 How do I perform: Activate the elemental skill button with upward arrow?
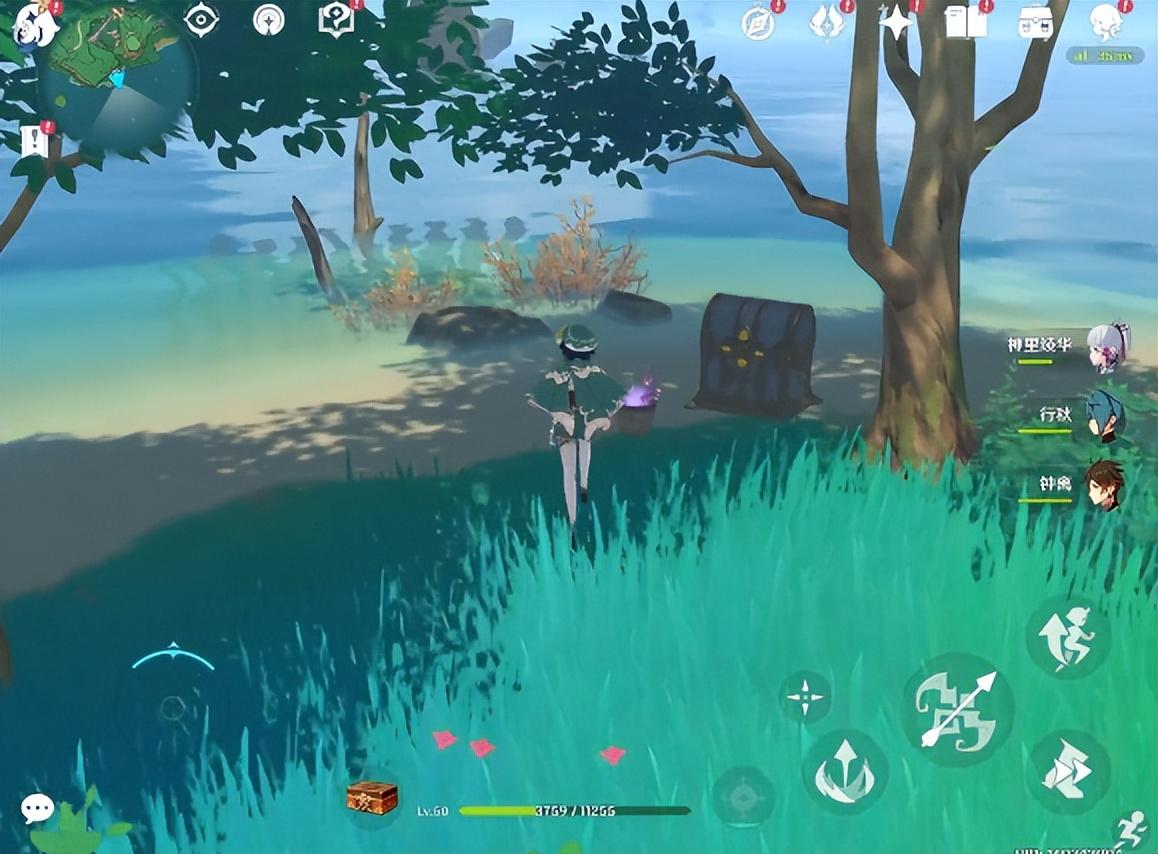point(844,771)
